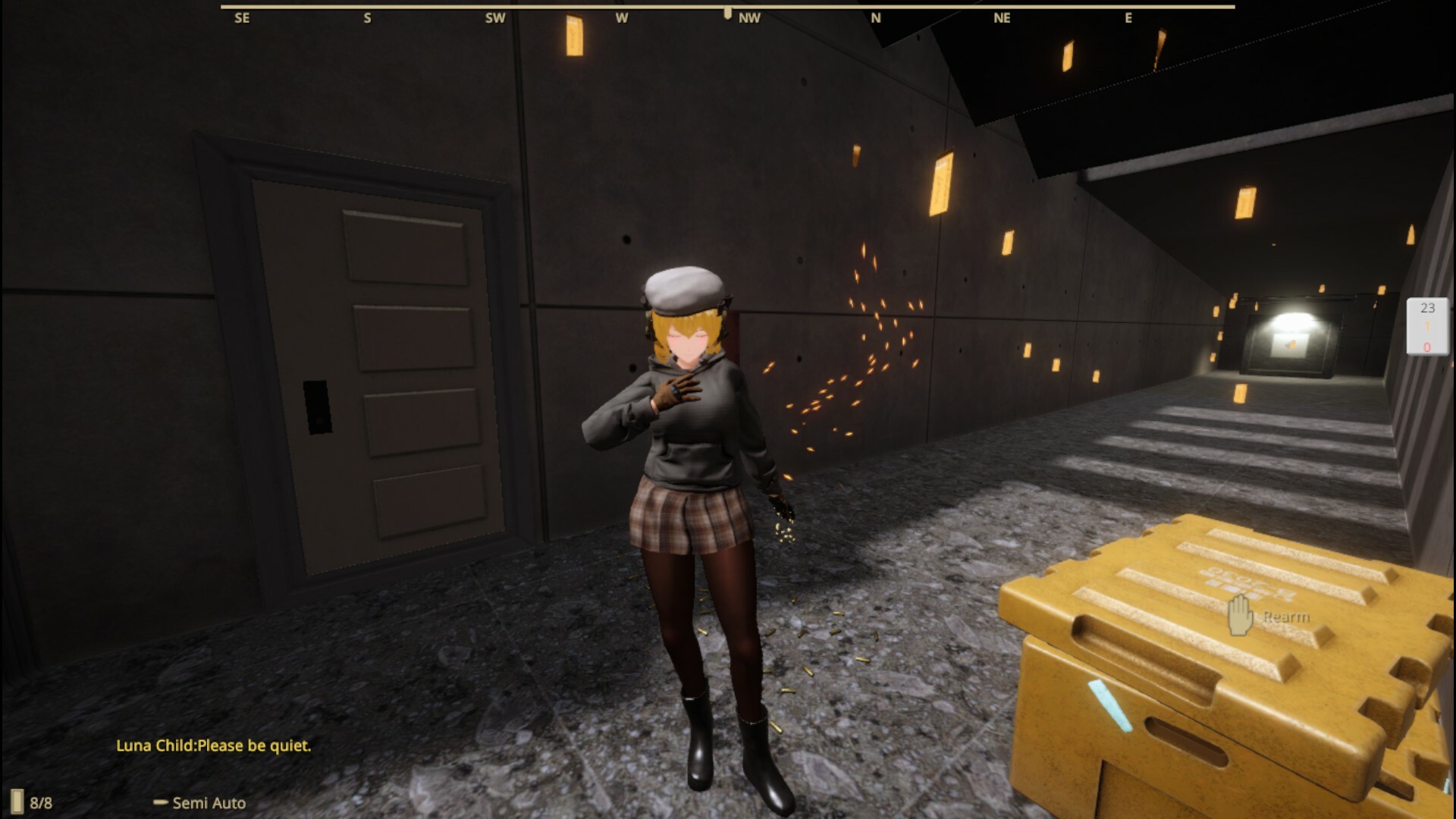Use the Rearm hand prompt
Viewport: 1456px width, 819px height.
click(x=1241, y=615)
